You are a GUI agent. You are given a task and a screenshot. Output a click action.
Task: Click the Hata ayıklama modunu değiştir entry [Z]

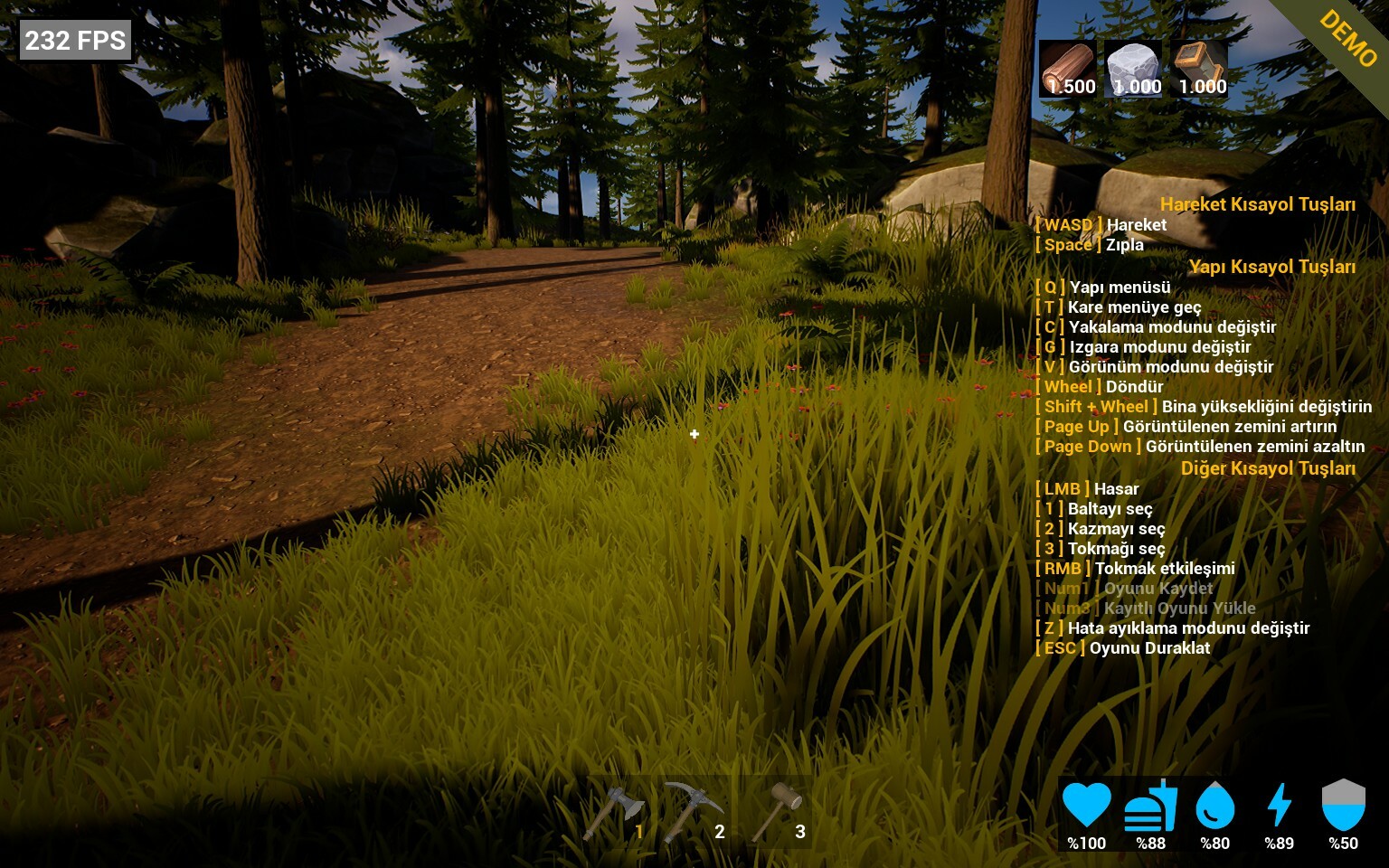1171,627
